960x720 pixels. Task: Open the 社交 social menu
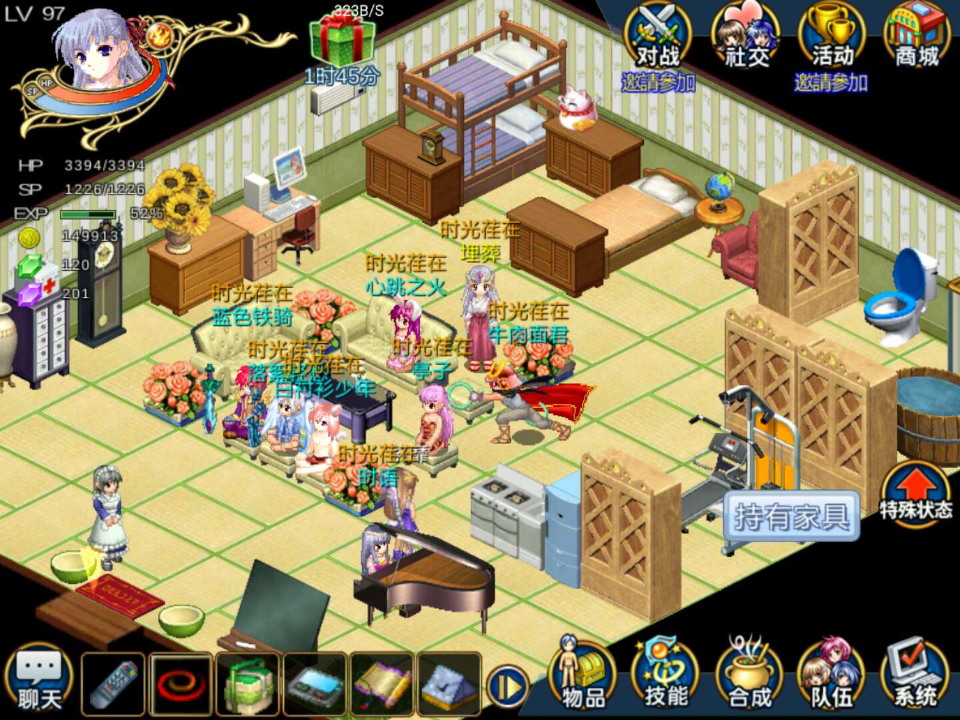(746, 37)
